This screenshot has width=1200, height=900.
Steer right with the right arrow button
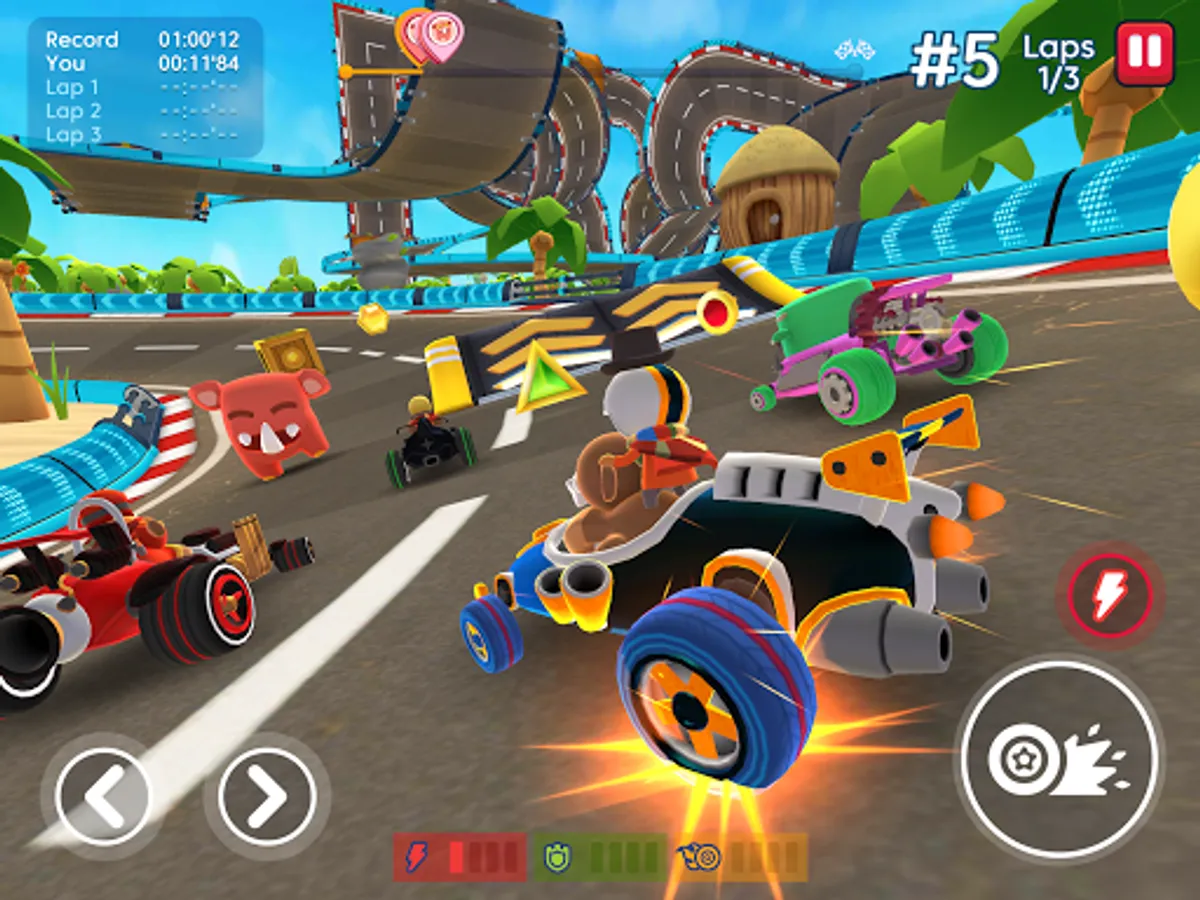click(x=267, y=797)
